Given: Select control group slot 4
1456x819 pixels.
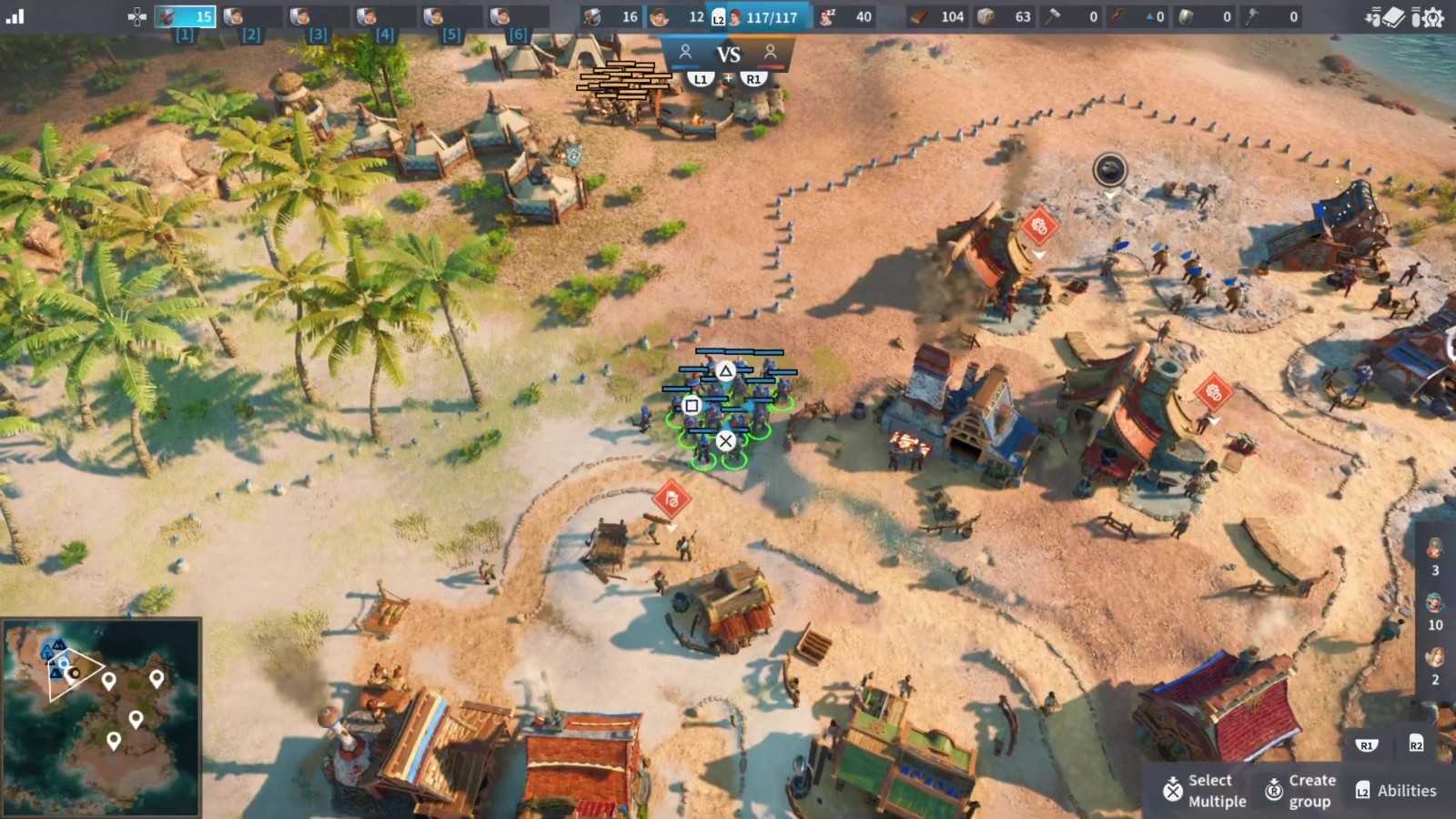Looking at the screenshot, I should pyautogui.click(x=385, y=16).
